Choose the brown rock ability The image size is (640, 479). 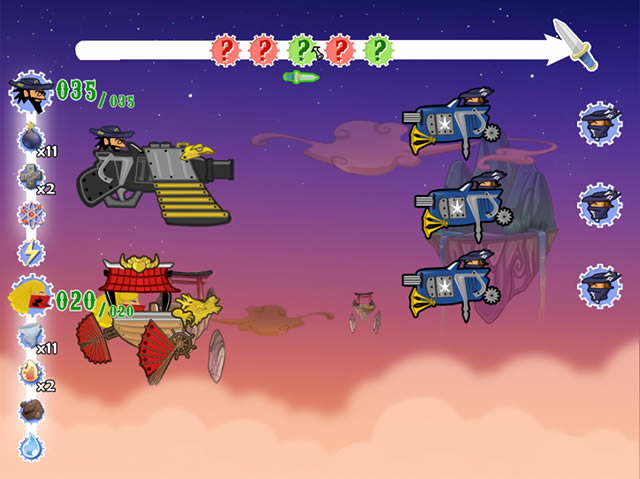click(x=31, y=409)
